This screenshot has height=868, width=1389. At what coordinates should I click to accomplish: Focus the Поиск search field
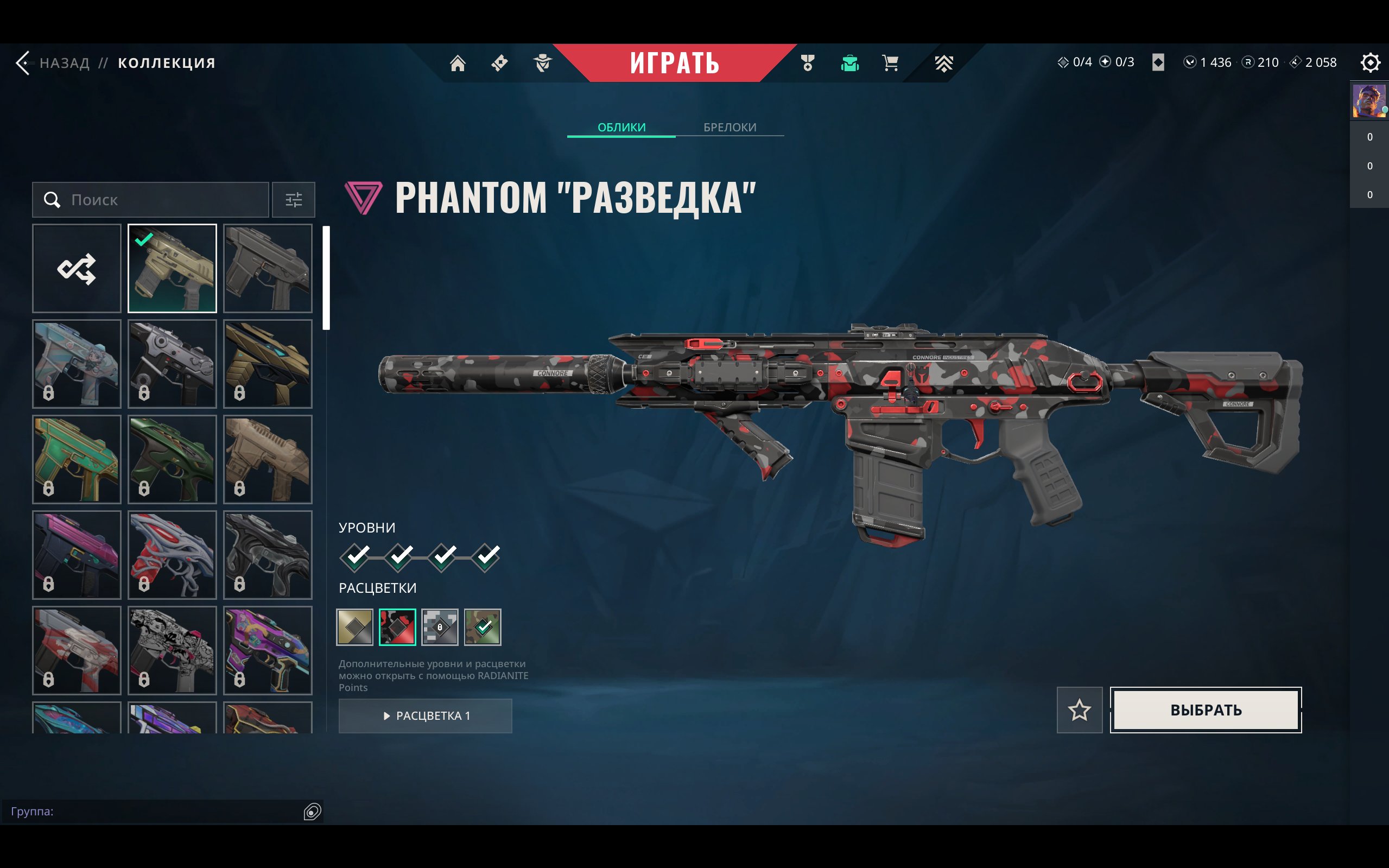click(161, 200)
